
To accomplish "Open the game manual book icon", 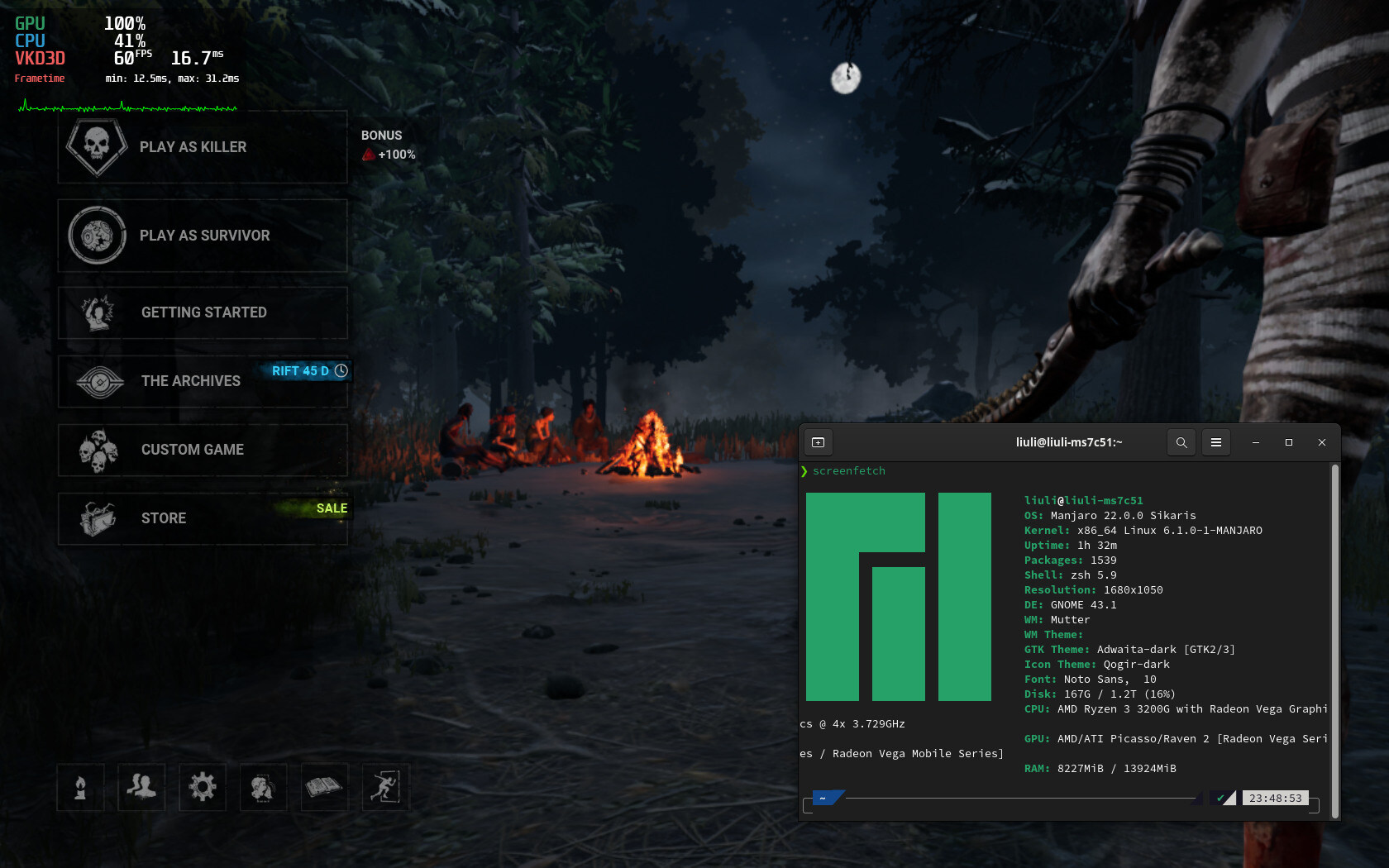I will [x=324, y=788].
